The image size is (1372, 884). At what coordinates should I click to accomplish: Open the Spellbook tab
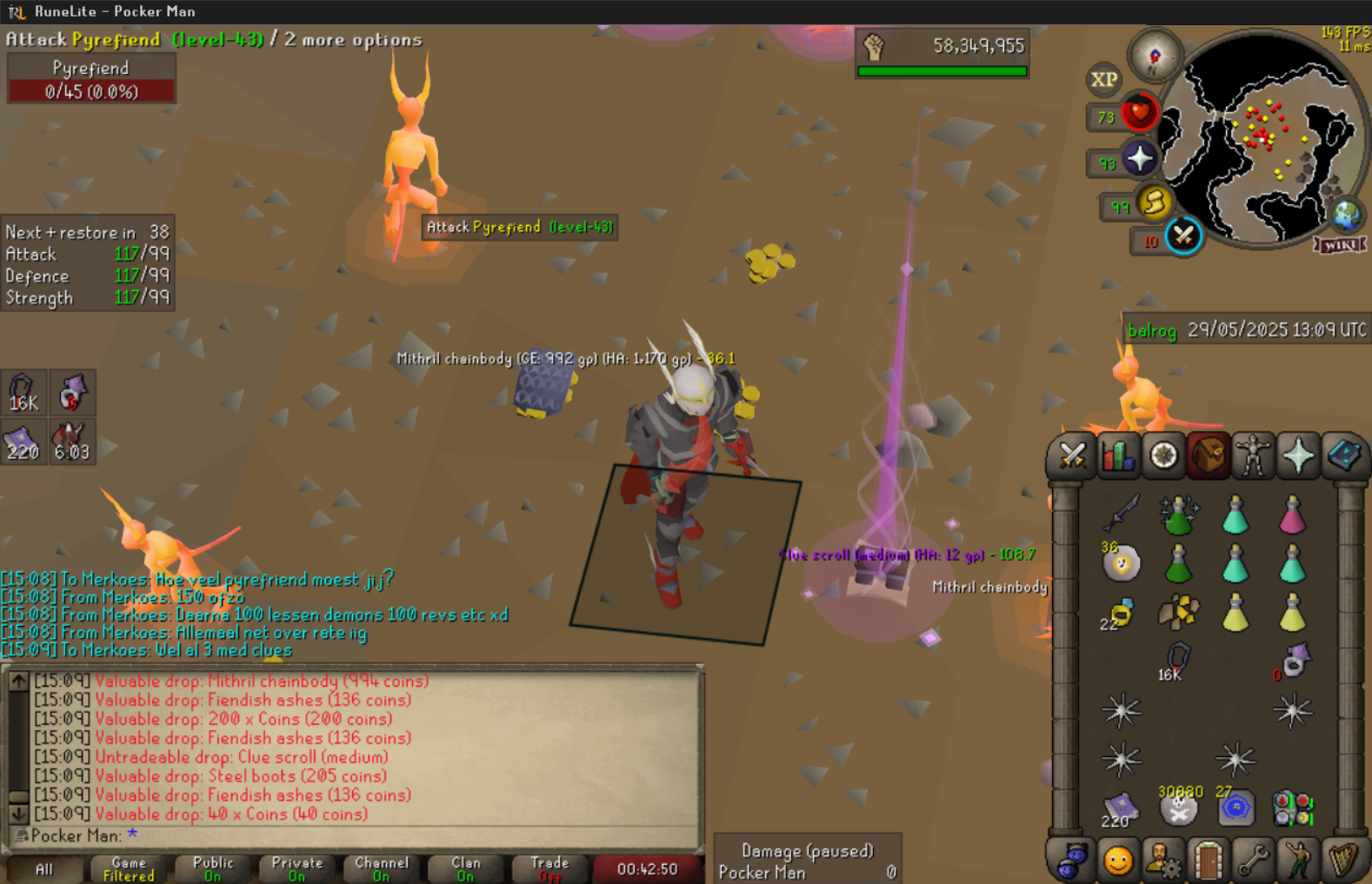(x=1343, y=455)
